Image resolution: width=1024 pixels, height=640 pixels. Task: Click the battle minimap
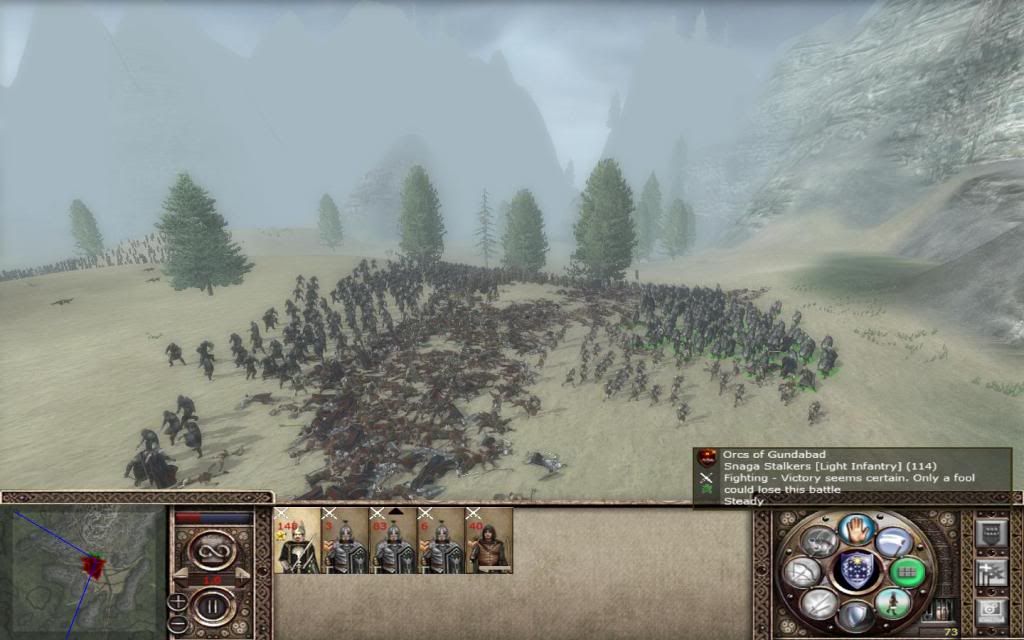[x=87, y=569]
